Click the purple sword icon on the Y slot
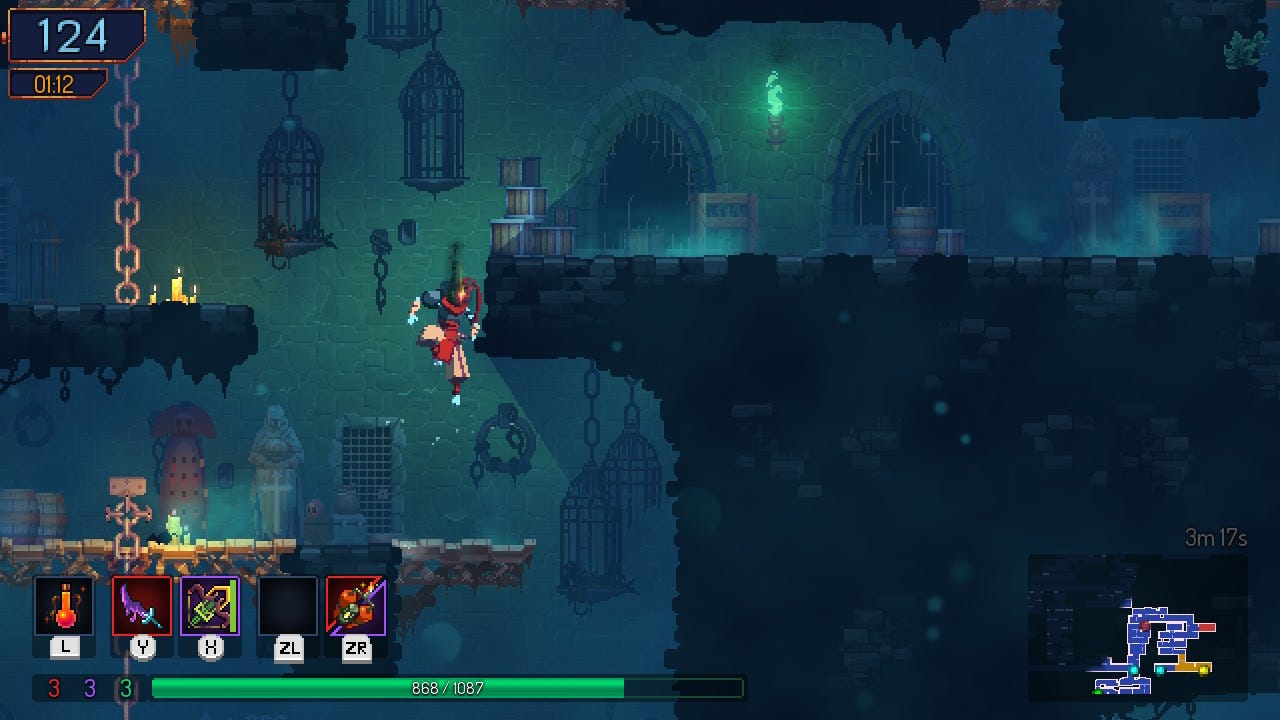 coord(141,607)
